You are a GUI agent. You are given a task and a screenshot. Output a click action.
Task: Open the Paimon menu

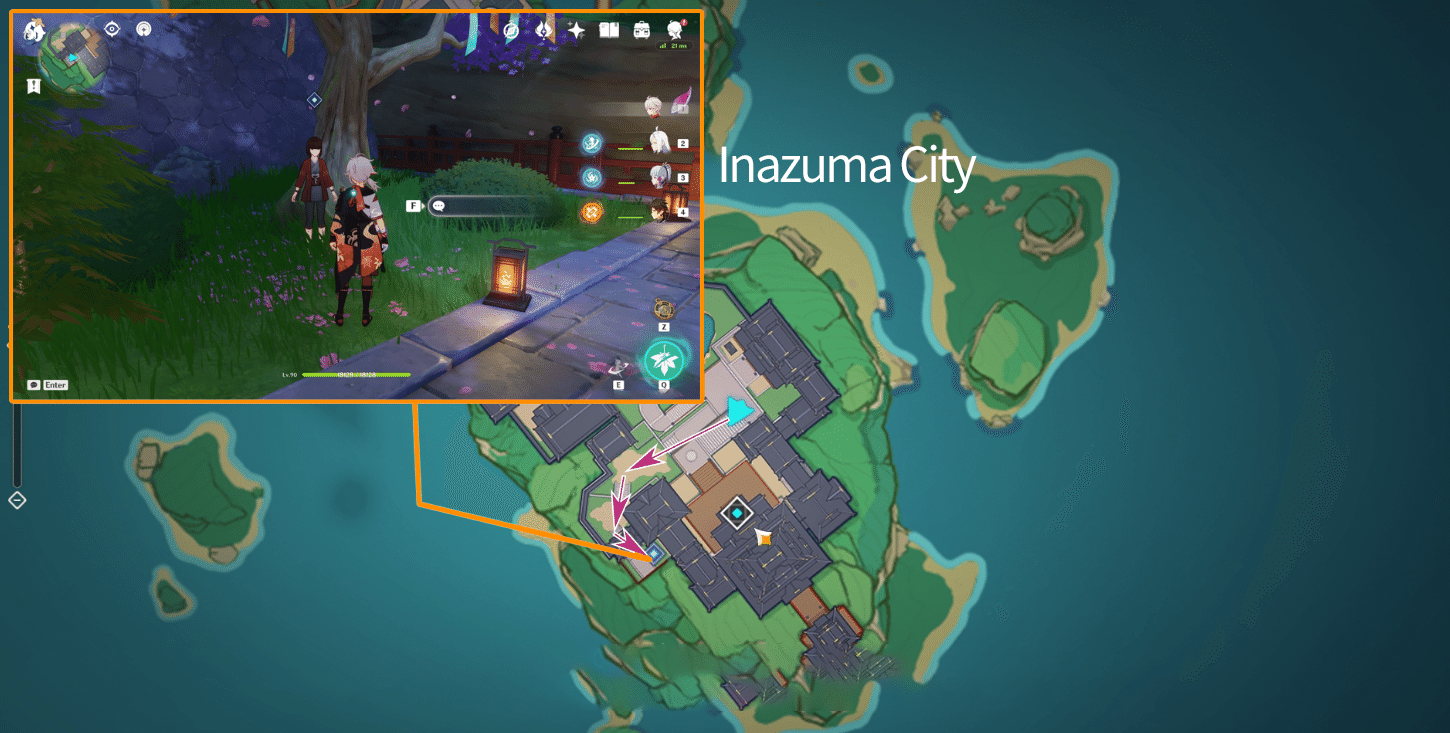pyautogui.click(x=33, y=30)
